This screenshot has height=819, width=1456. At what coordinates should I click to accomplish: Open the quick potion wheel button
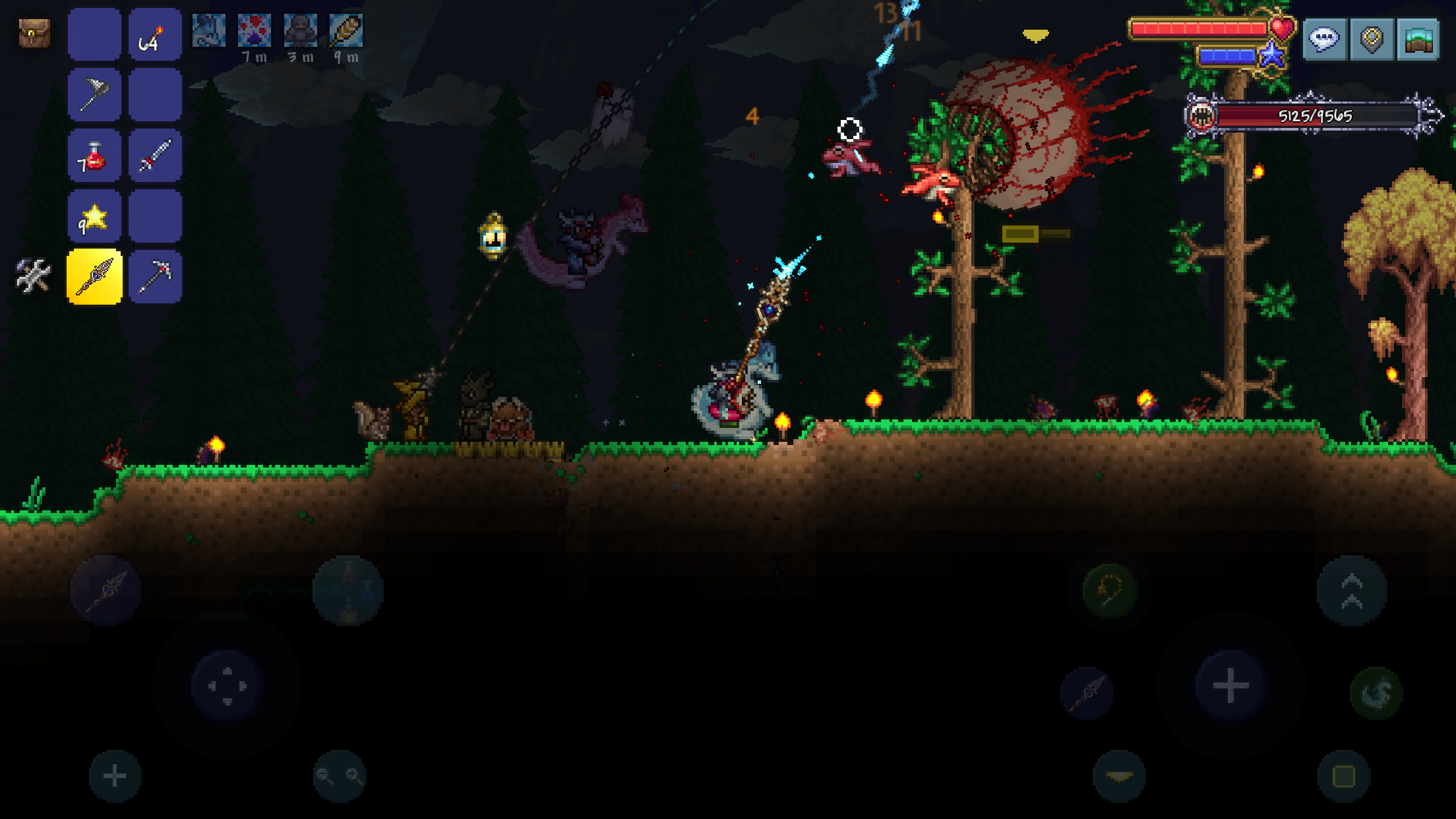click(x=348, y=591)
